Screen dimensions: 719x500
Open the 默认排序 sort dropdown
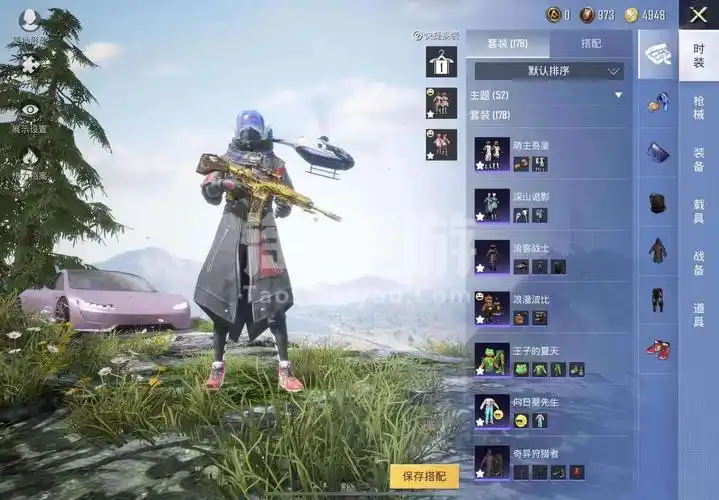pyautogui.click(x=549, y=71)
